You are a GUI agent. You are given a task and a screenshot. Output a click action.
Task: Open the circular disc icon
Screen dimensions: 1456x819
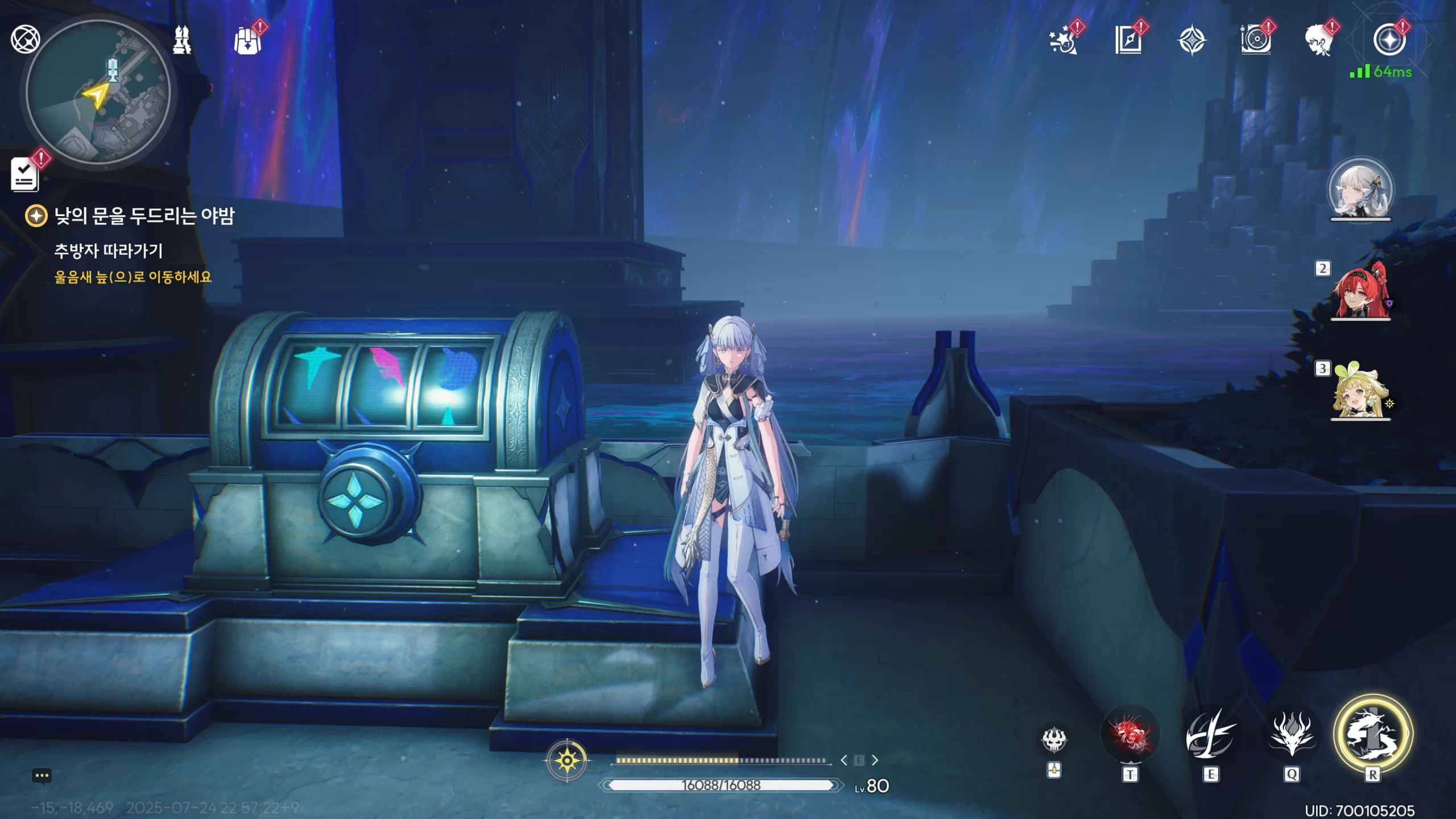pos(1256,40)
